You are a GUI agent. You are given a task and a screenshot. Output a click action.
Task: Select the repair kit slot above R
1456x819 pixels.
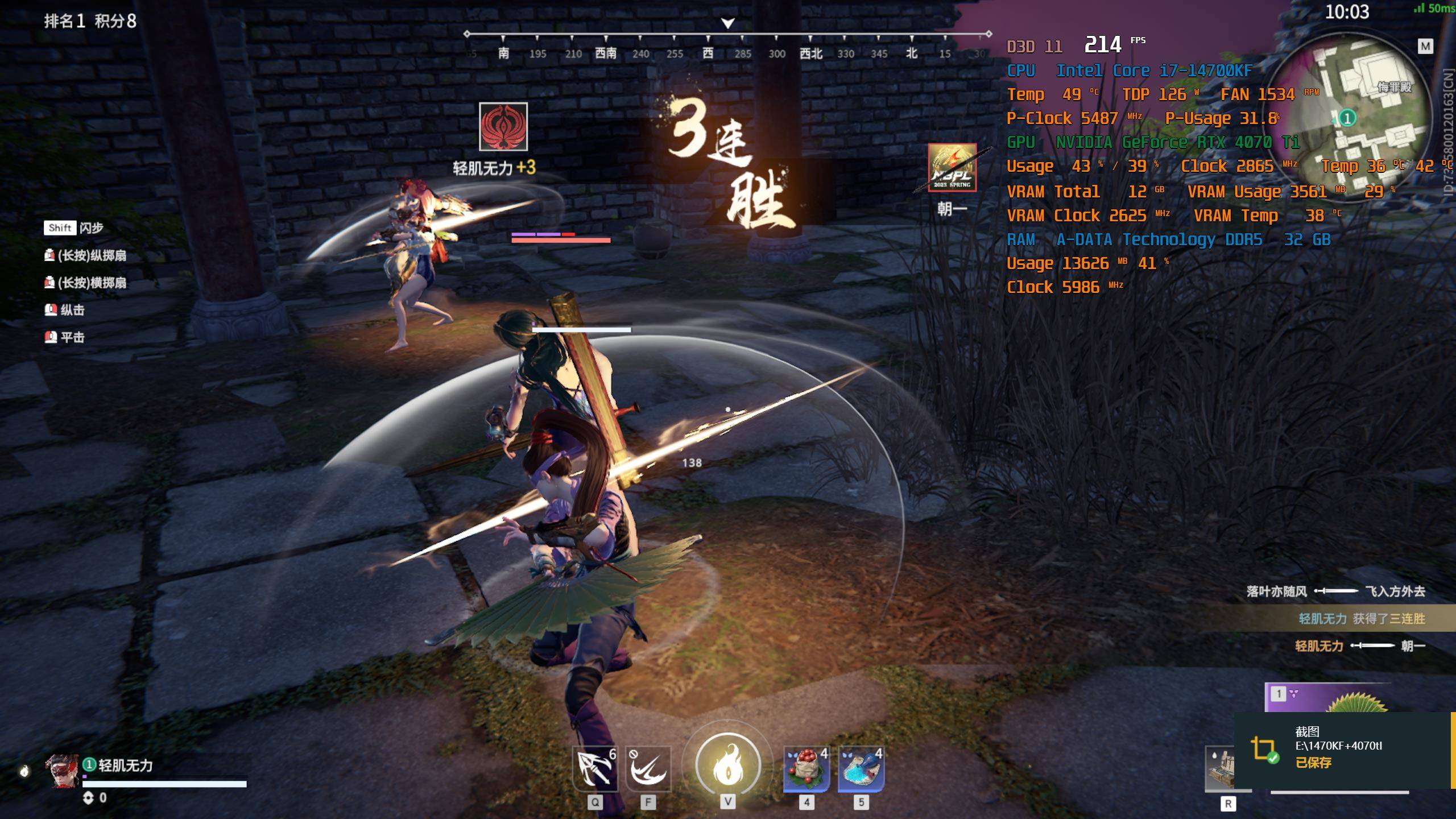pos(1220,768)
